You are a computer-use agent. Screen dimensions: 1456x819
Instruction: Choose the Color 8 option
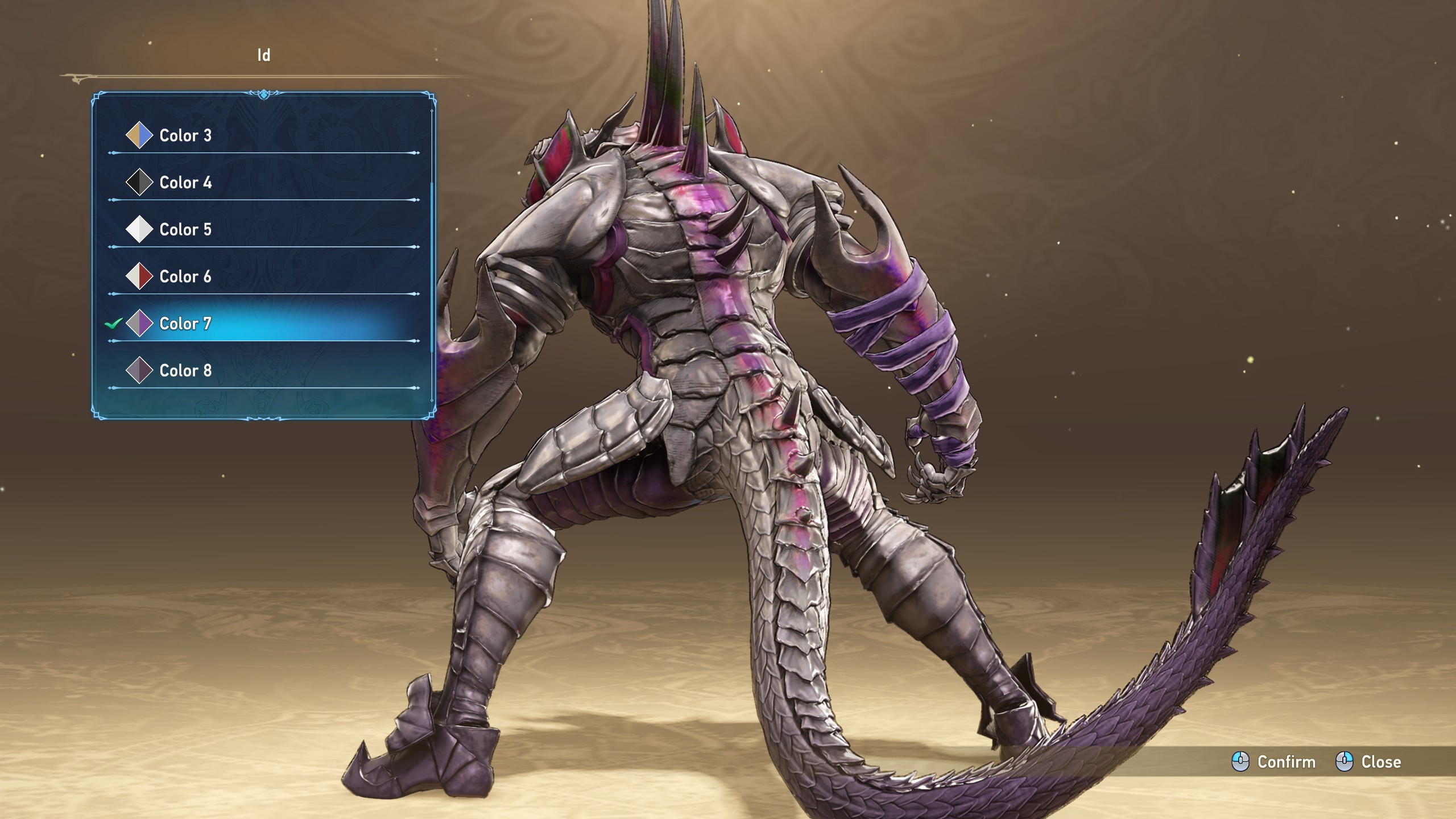pyautogui.click(x=185, y=371)
